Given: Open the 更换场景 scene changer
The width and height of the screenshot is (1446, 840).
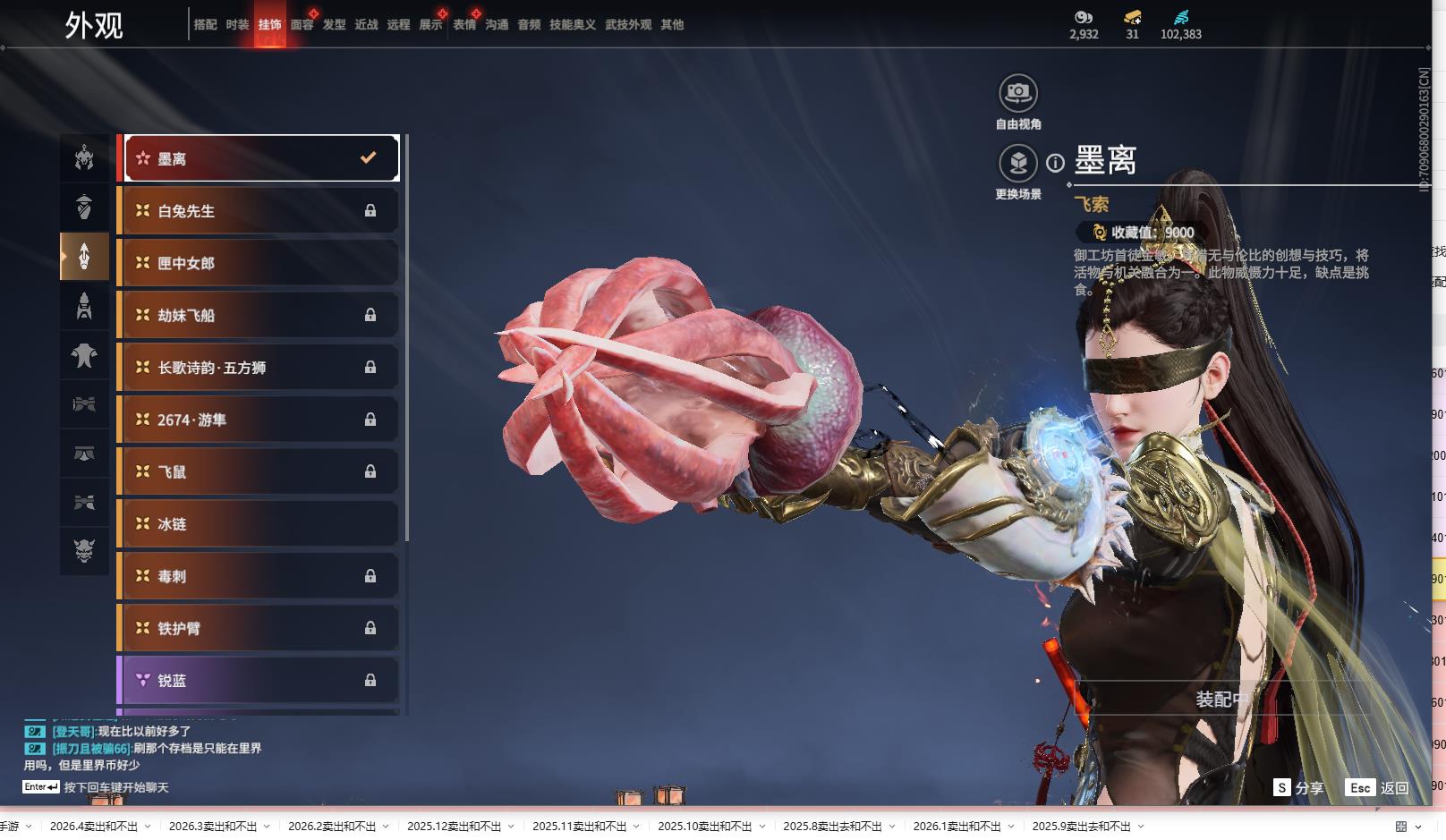Looking at the screenshot, I should tap(1018, 164).
